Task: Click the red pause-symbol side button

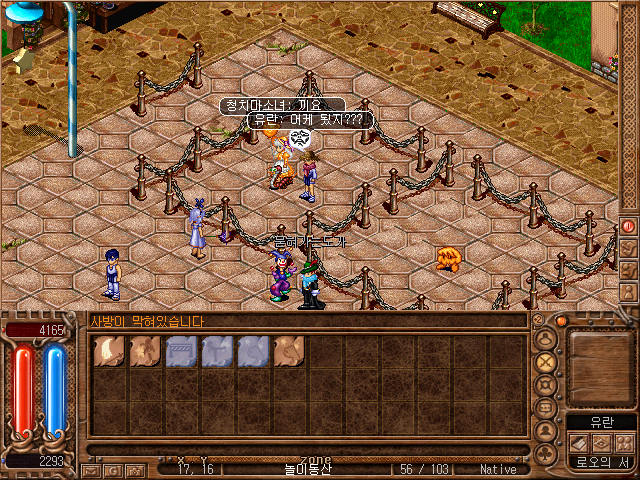Action: [x=629, y=226]
